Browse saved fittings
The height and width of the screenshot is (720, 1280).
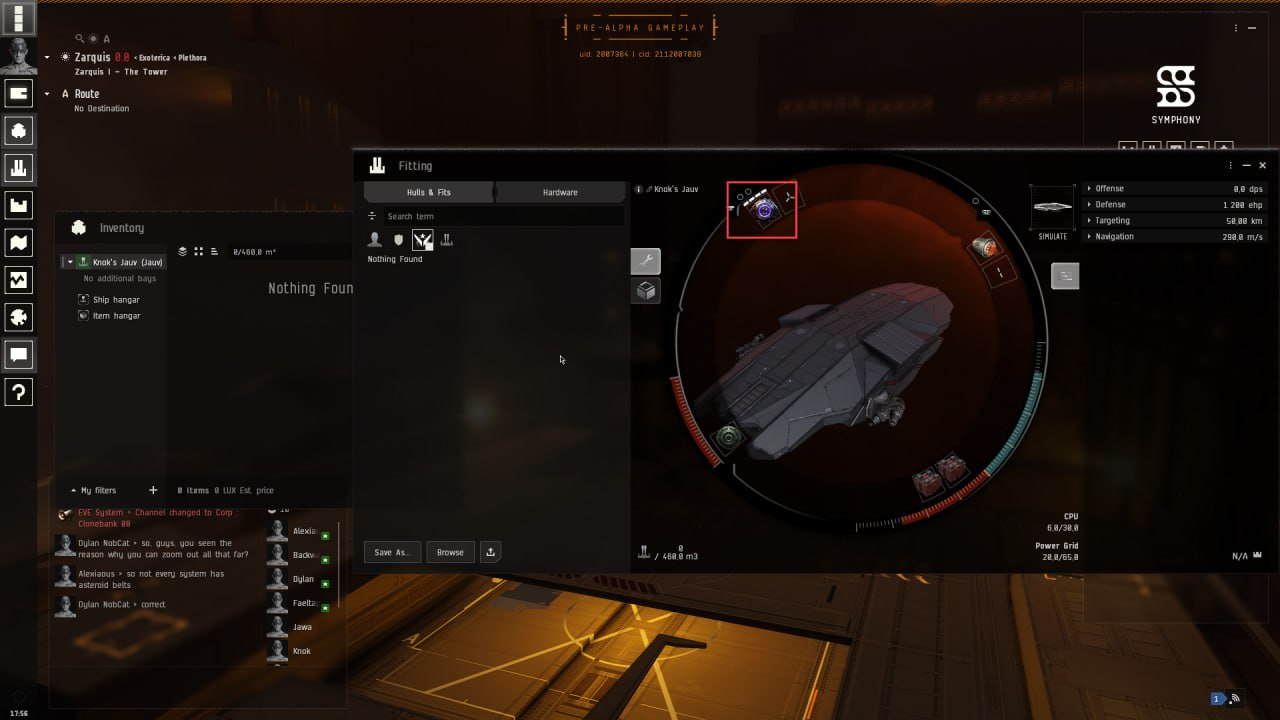click(450, 552)
